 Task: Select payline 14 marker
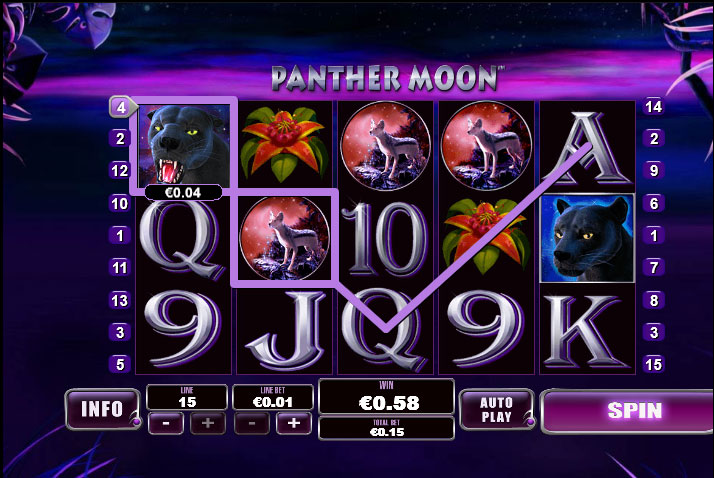[655, 106]
